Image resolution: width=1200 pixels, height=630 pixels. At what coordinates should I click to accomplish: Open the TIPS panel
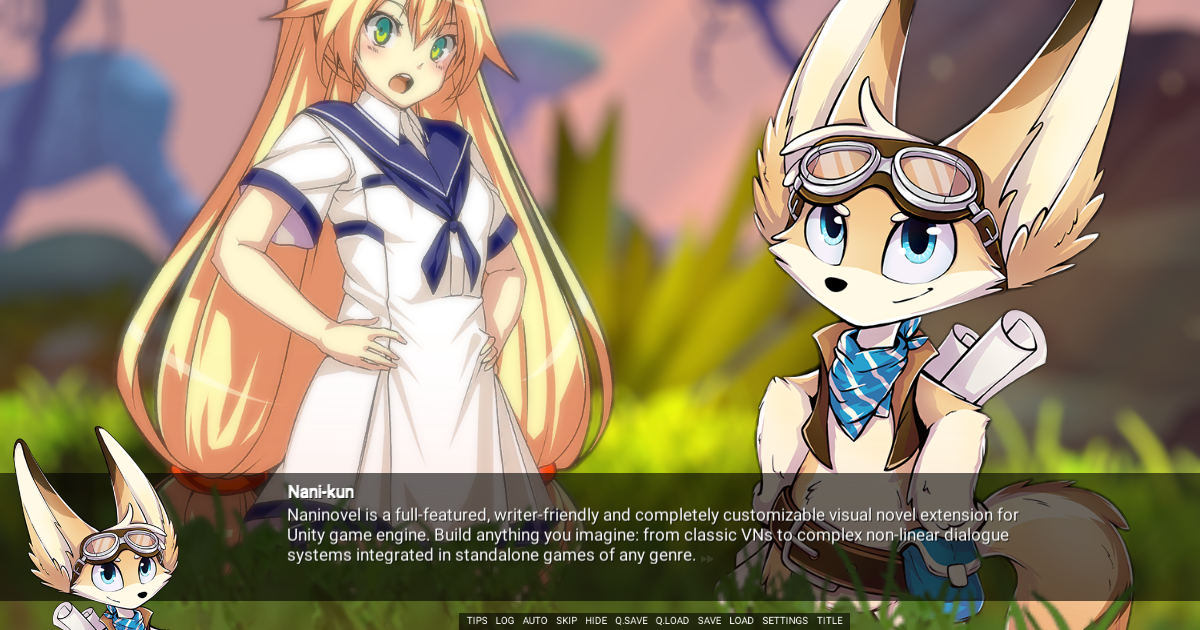coord(477,621)
